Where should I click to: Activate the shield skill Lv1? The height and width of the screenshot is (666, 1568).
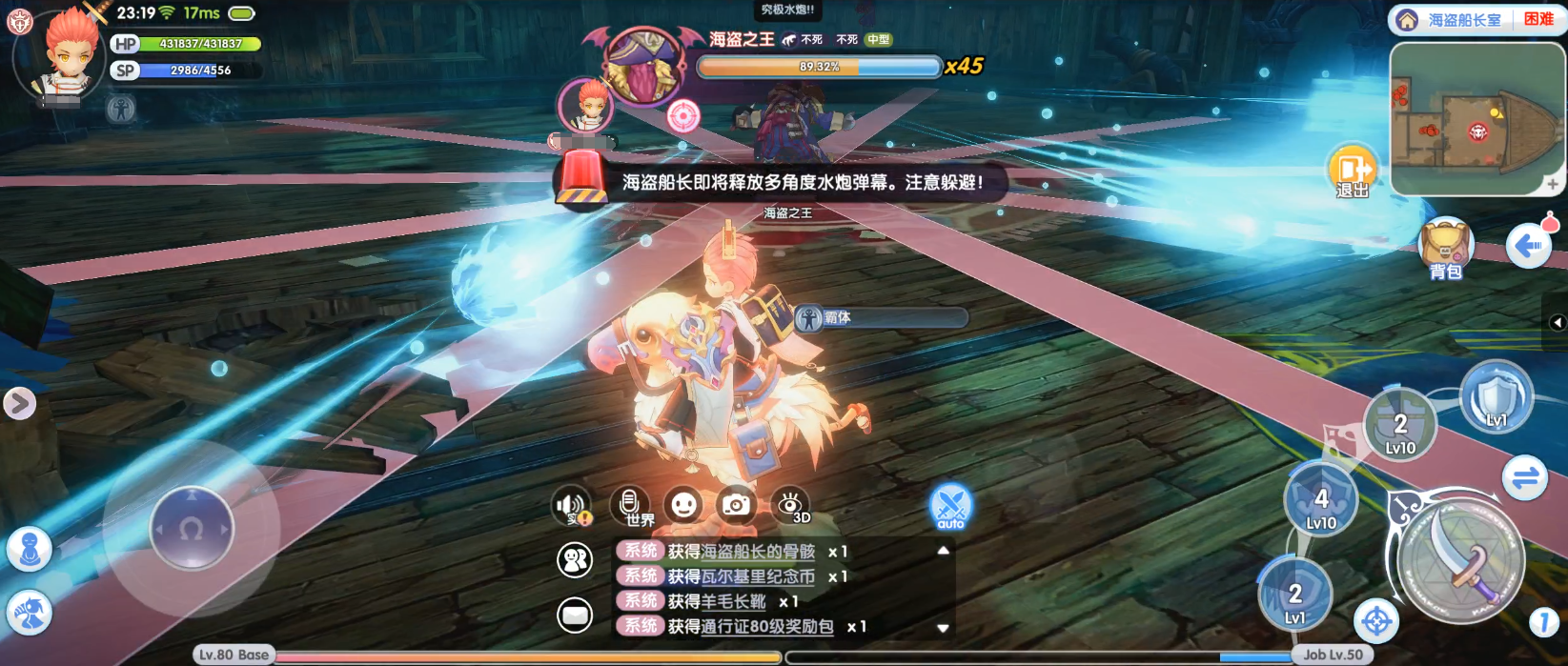click(1496, 396)
